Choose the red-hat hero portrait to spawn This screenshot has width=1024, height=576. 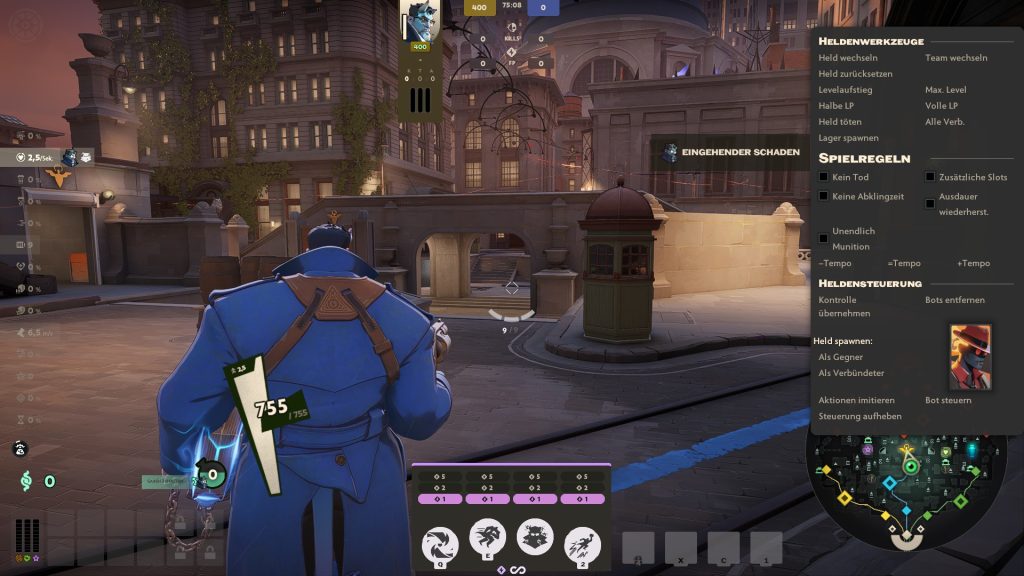click(x=970, y=357)
